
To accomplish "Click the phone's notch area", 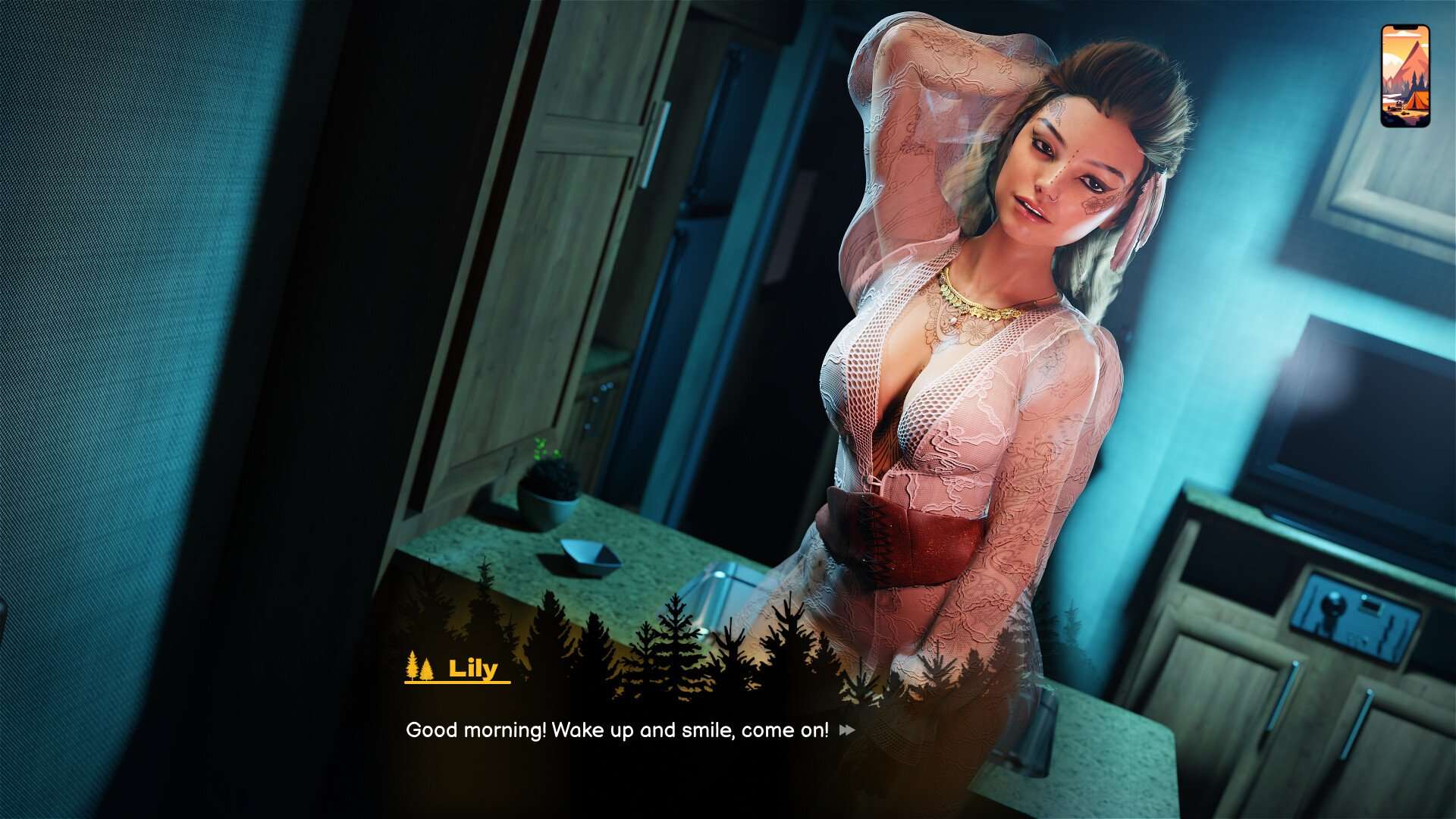I will (x=1404, y=27).
